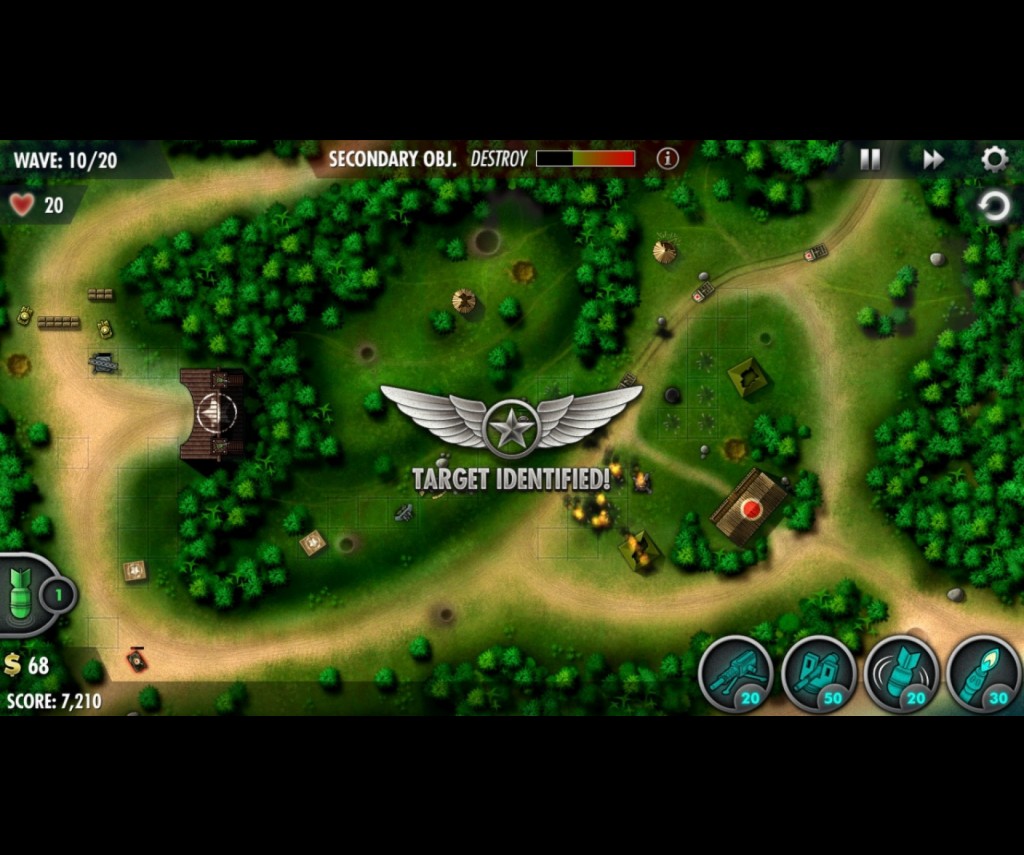Pause the game
The width and height of the screenshot is (1024, 855).
point(870,160)
